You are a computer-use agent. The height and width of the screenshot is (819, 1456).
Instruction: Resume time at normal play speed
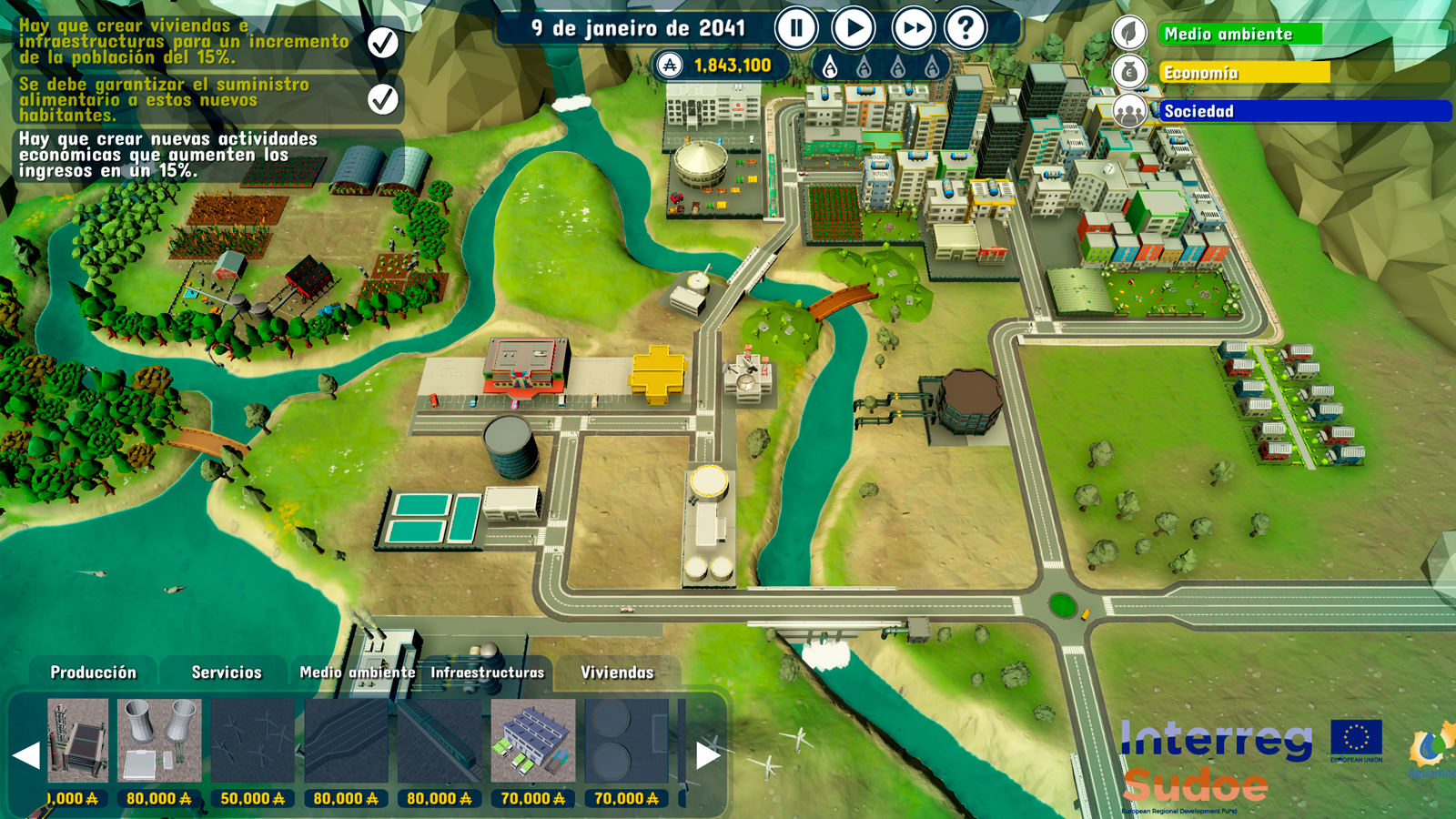click(x=854, y=29)
